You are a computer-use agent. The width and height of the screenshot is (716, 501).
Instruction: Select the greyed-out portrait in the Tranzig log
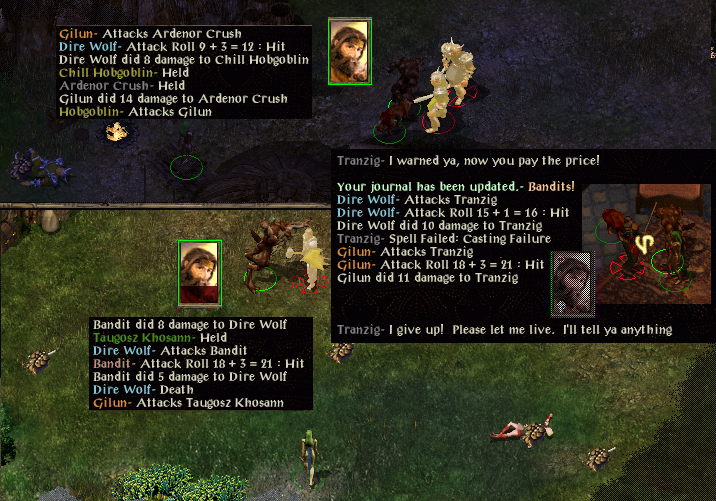coord(573,279)
